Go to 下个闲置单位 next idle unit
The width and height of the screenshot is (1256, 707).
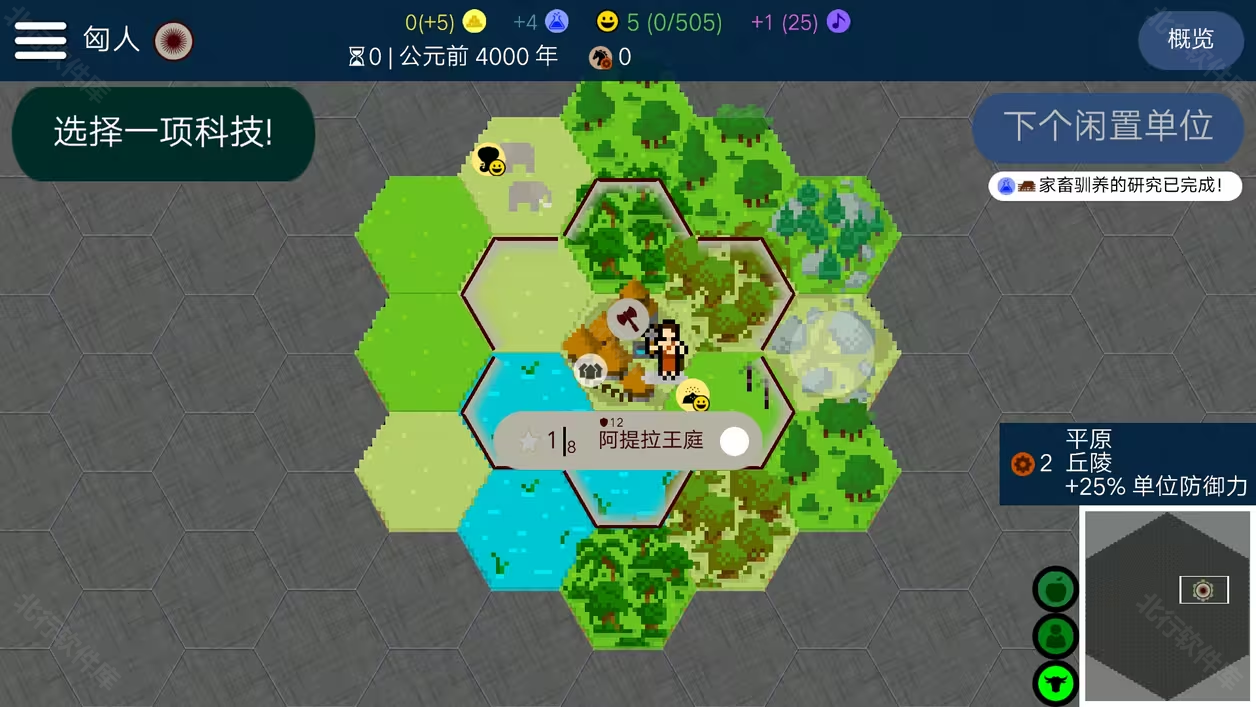pyautogui.click(x=1108, y=127)
